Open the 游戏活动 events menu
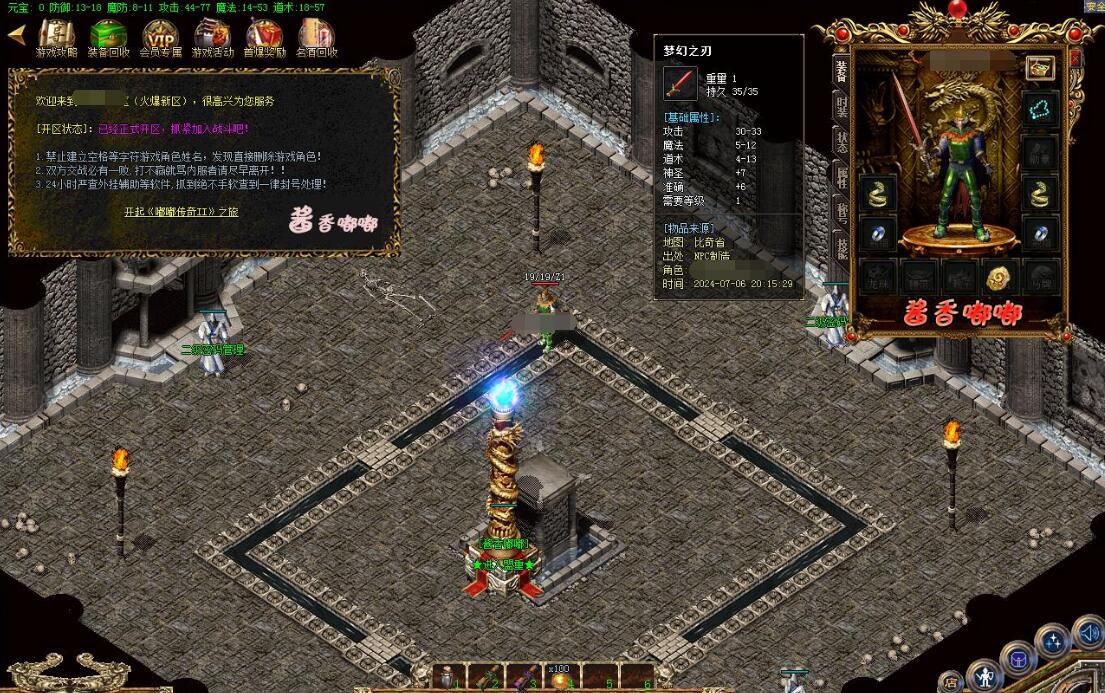The height and width of the screenshot is (693, 1105). pos(212,38)
